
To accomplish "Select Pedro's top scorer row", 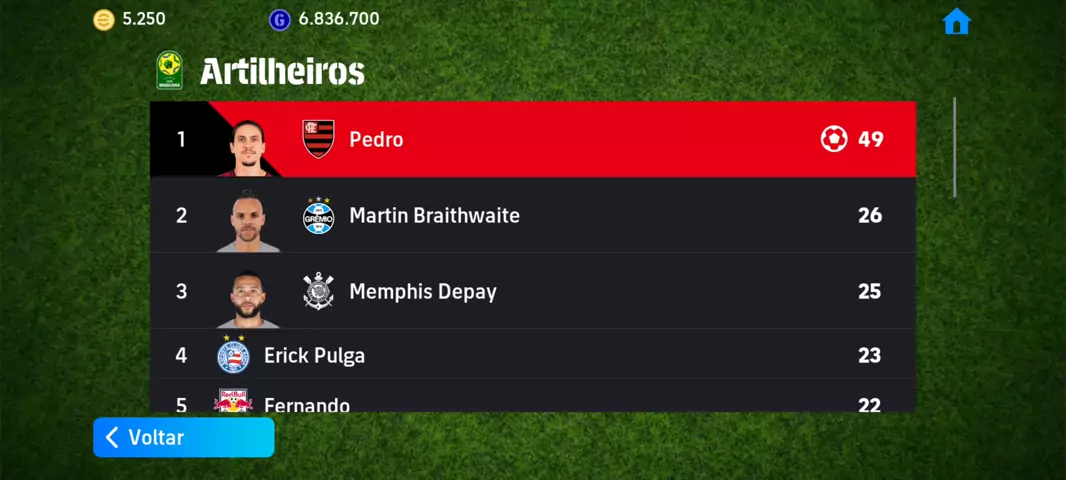I will point(532,139).
